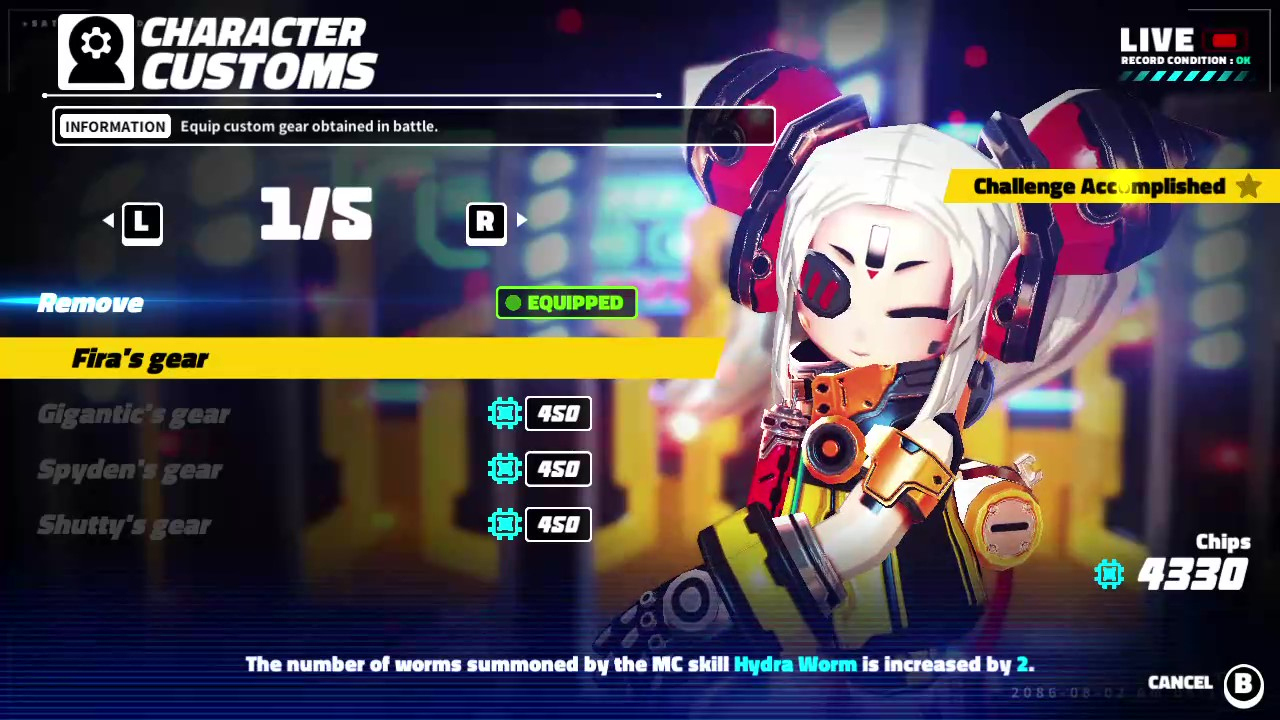1280x720 pixels.
Task: Toggle the green EQUIPPED indicator
Action: click(x=566, y=303)
